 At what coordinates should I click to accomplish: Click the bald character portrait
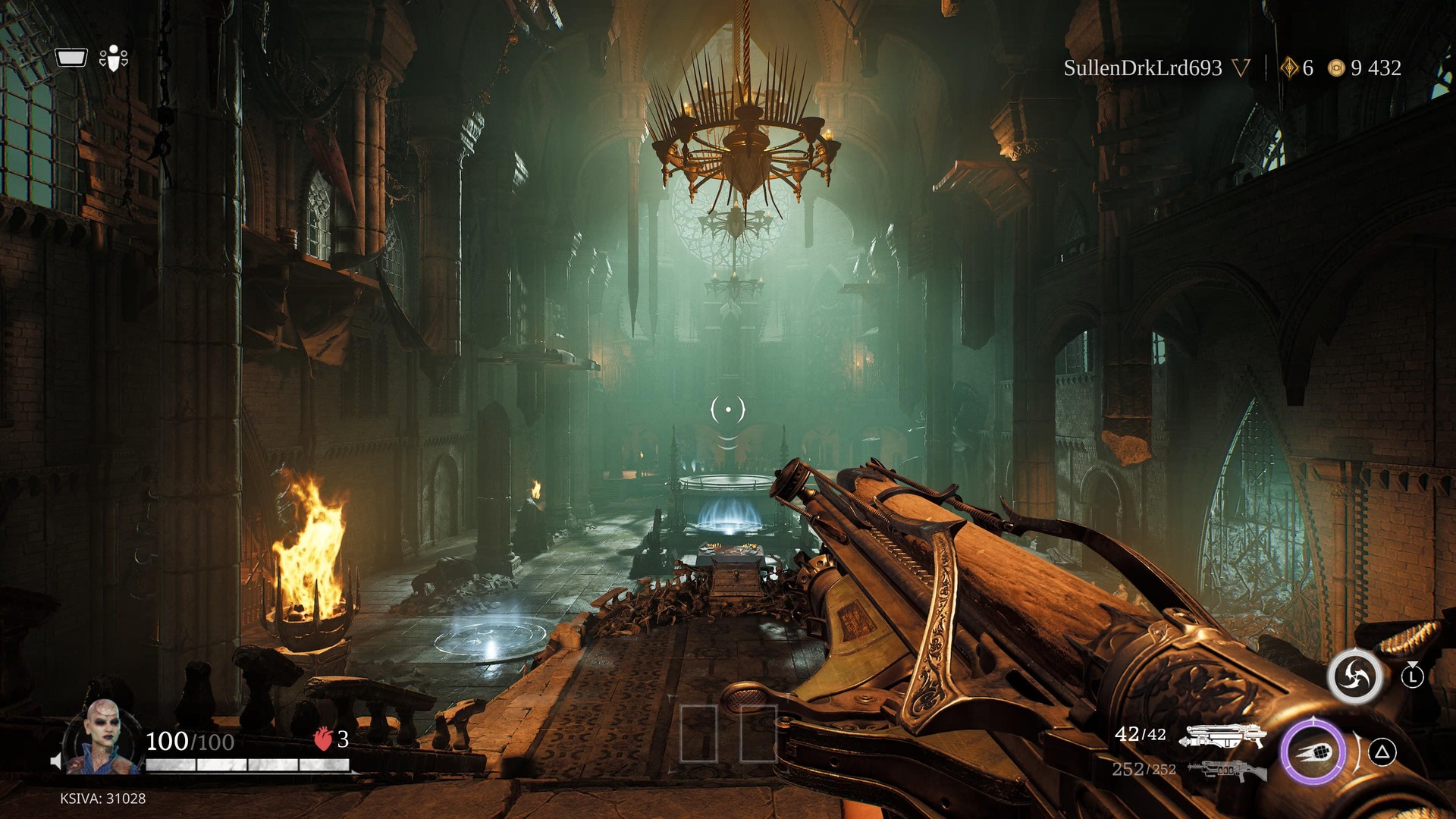coord(102,737)
